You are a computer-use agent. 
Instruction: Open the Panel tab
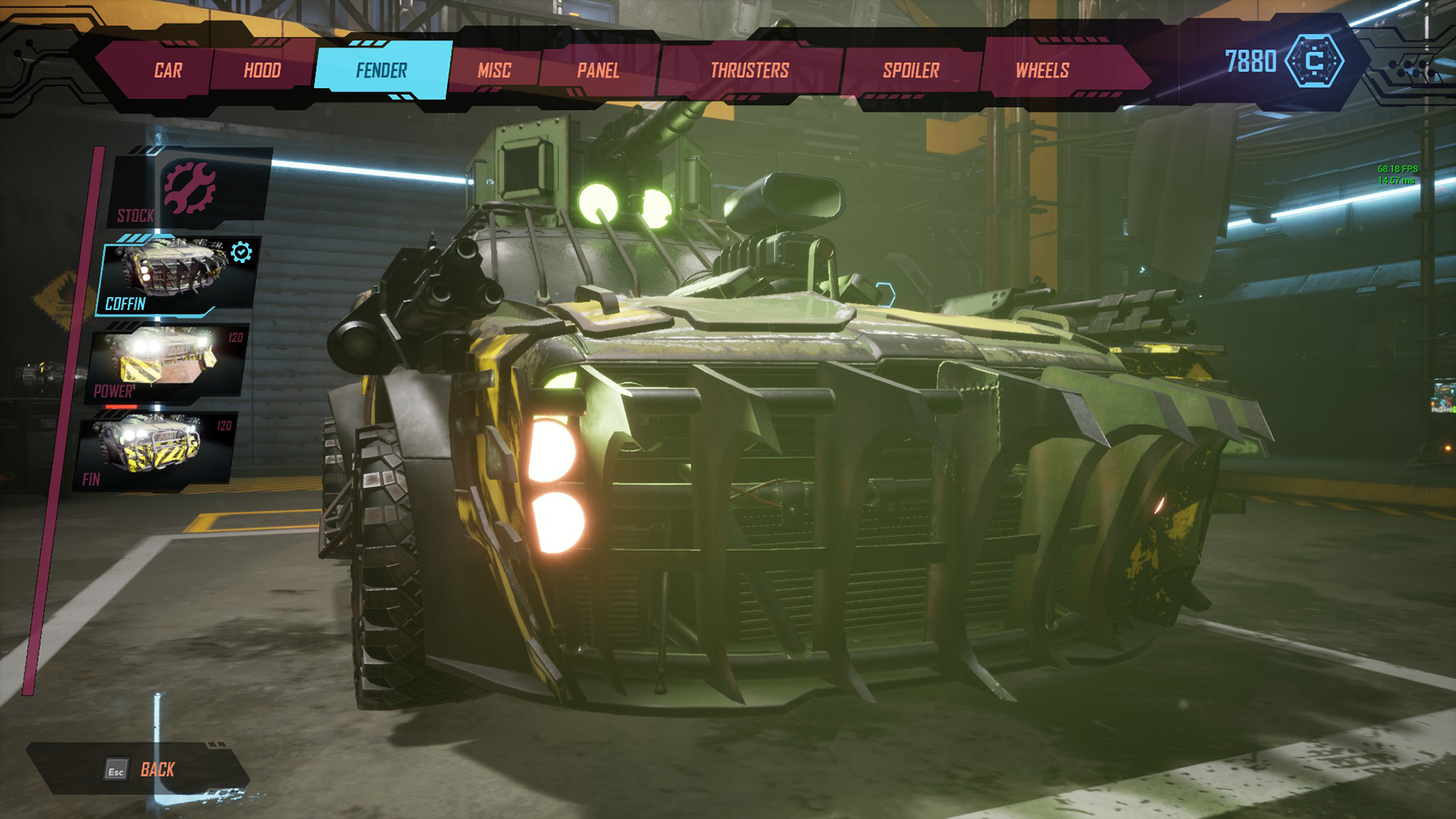click(598, 71)
